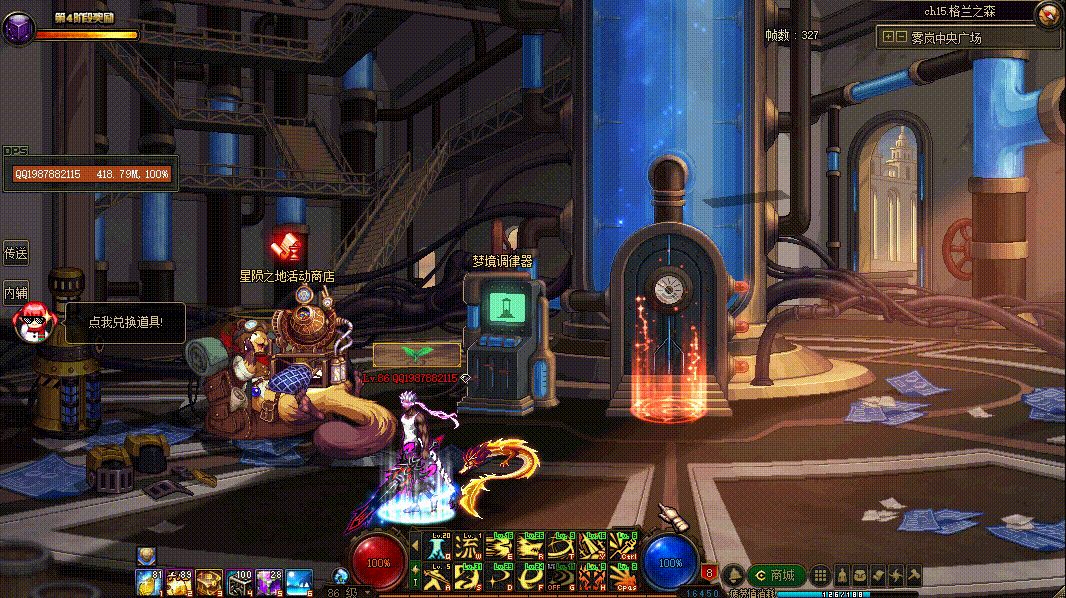Open the scroll quest menu icon
This screenshot has width=1066, height=598.
(x=878, y=576)
